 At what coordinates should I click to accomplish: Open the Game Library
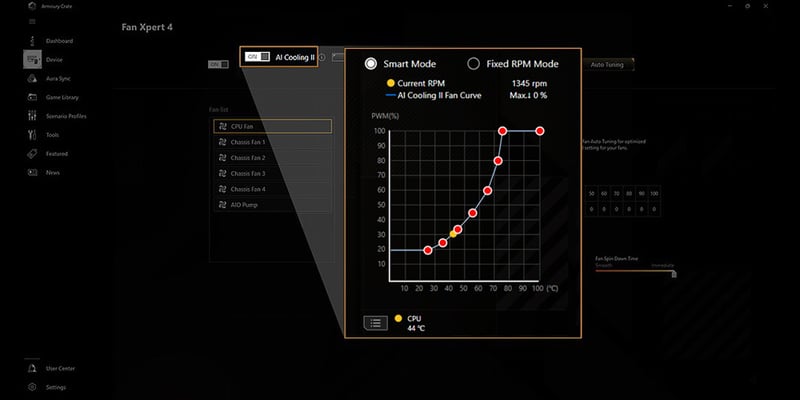click(62, 97)
